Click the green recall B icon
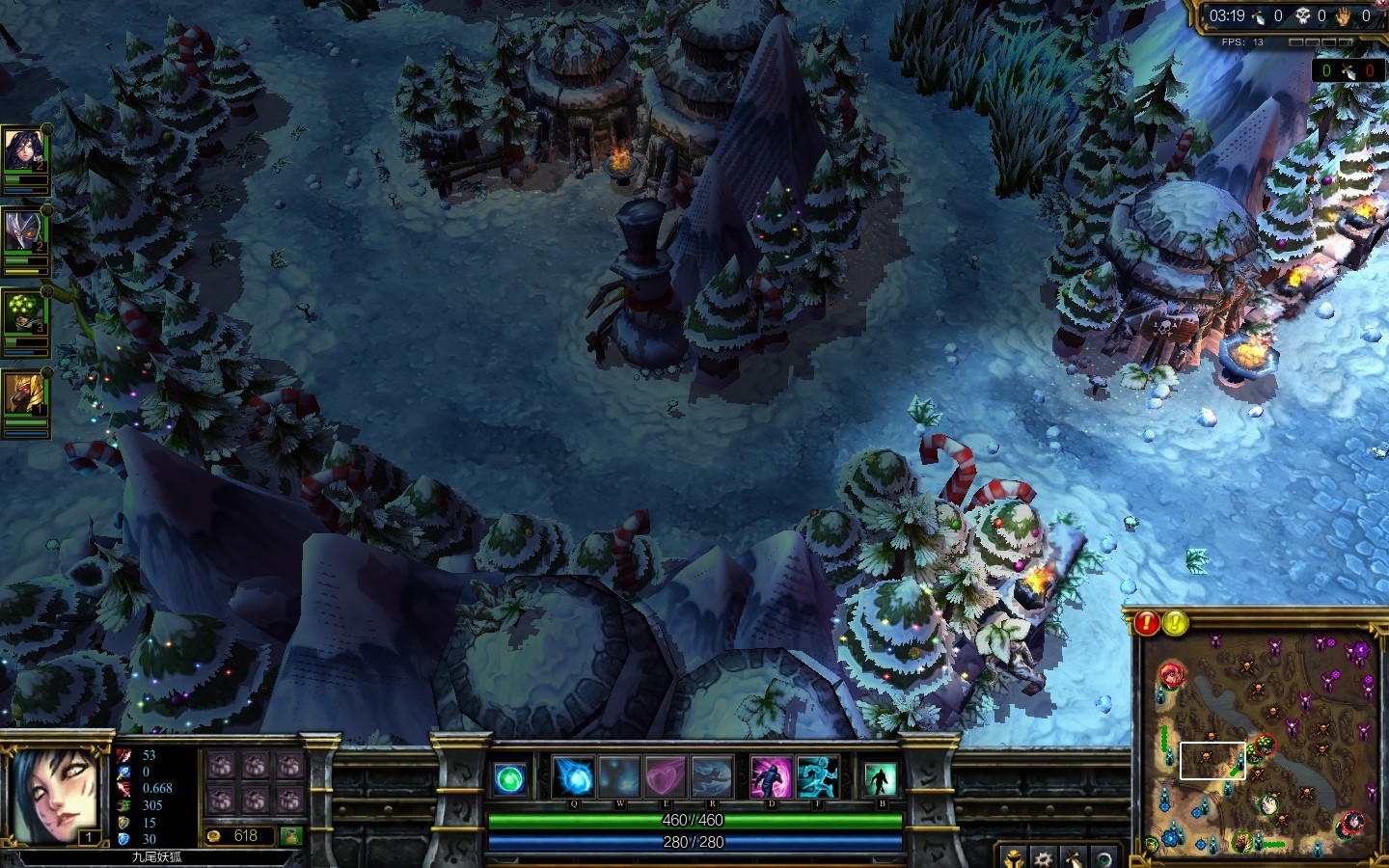The width and height of the screenshot is (1389, 868). pyautogui.click(x=880, y=778)
